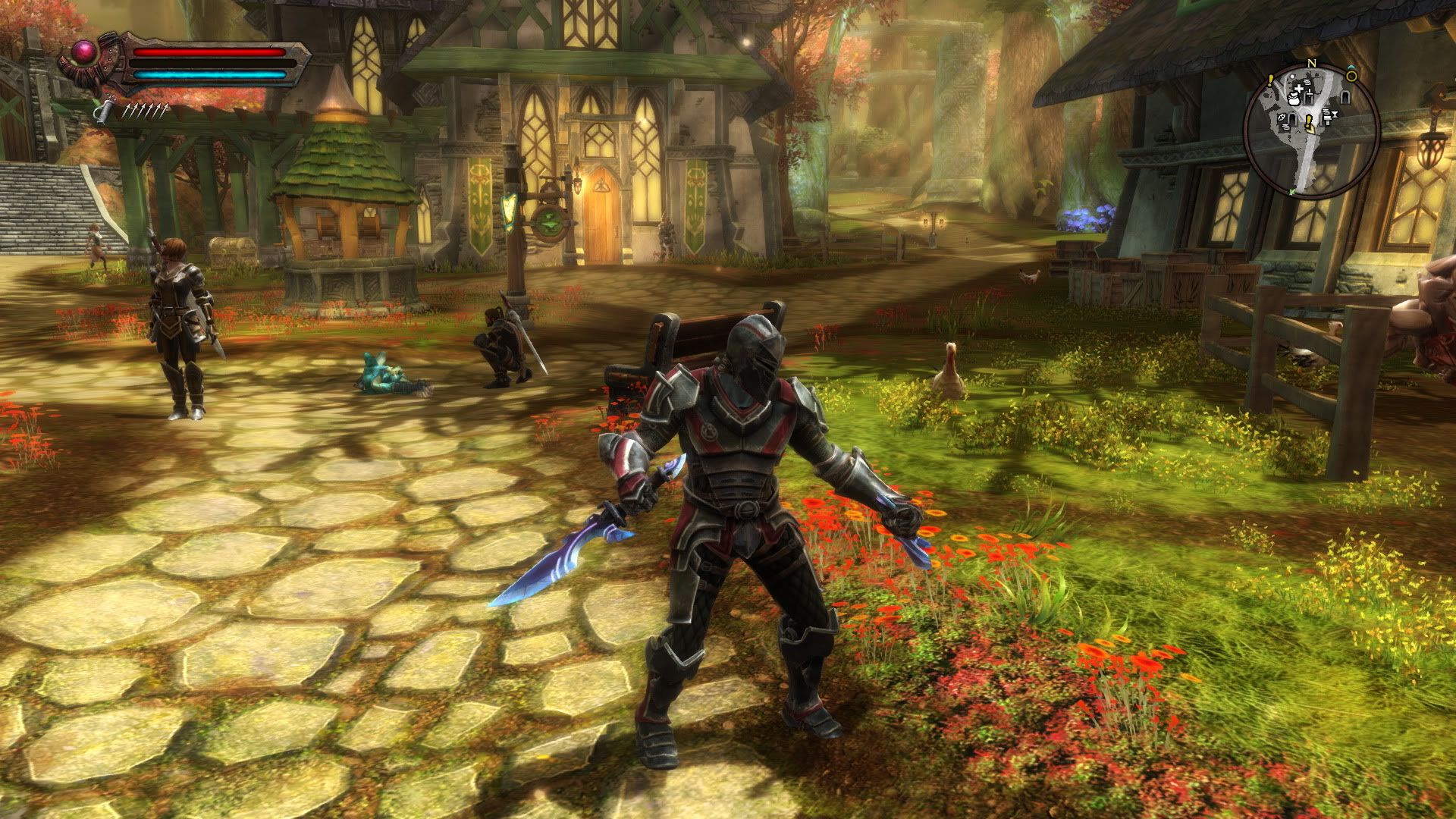The height and width of the screenshot is (819, 1456).
Task: Choose the hammer blacksmith marker on minimap
Action: coord(1328,121)
